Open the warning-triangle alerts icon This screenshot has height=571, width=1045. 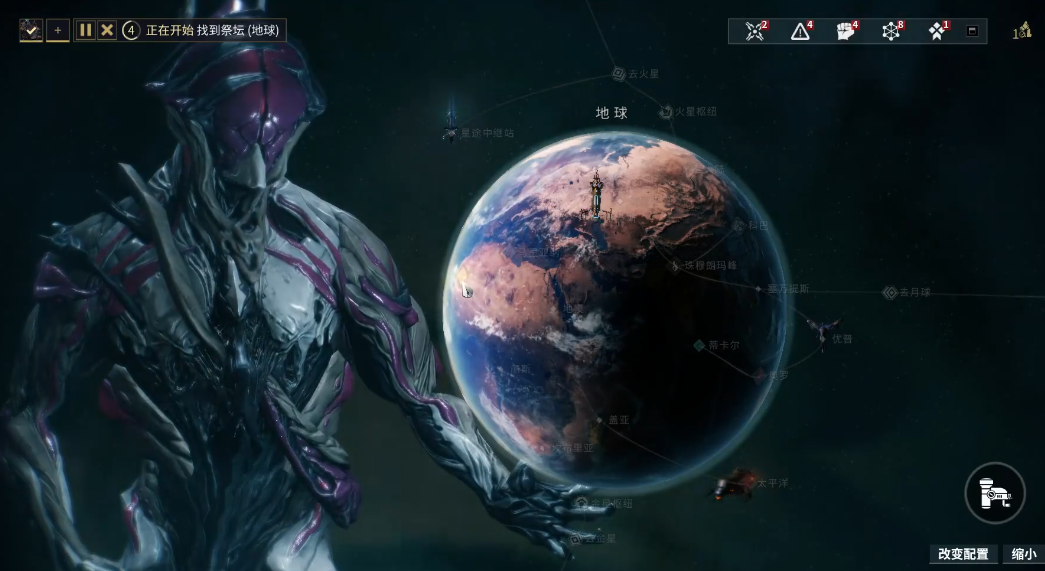click(x=800, y=31)
